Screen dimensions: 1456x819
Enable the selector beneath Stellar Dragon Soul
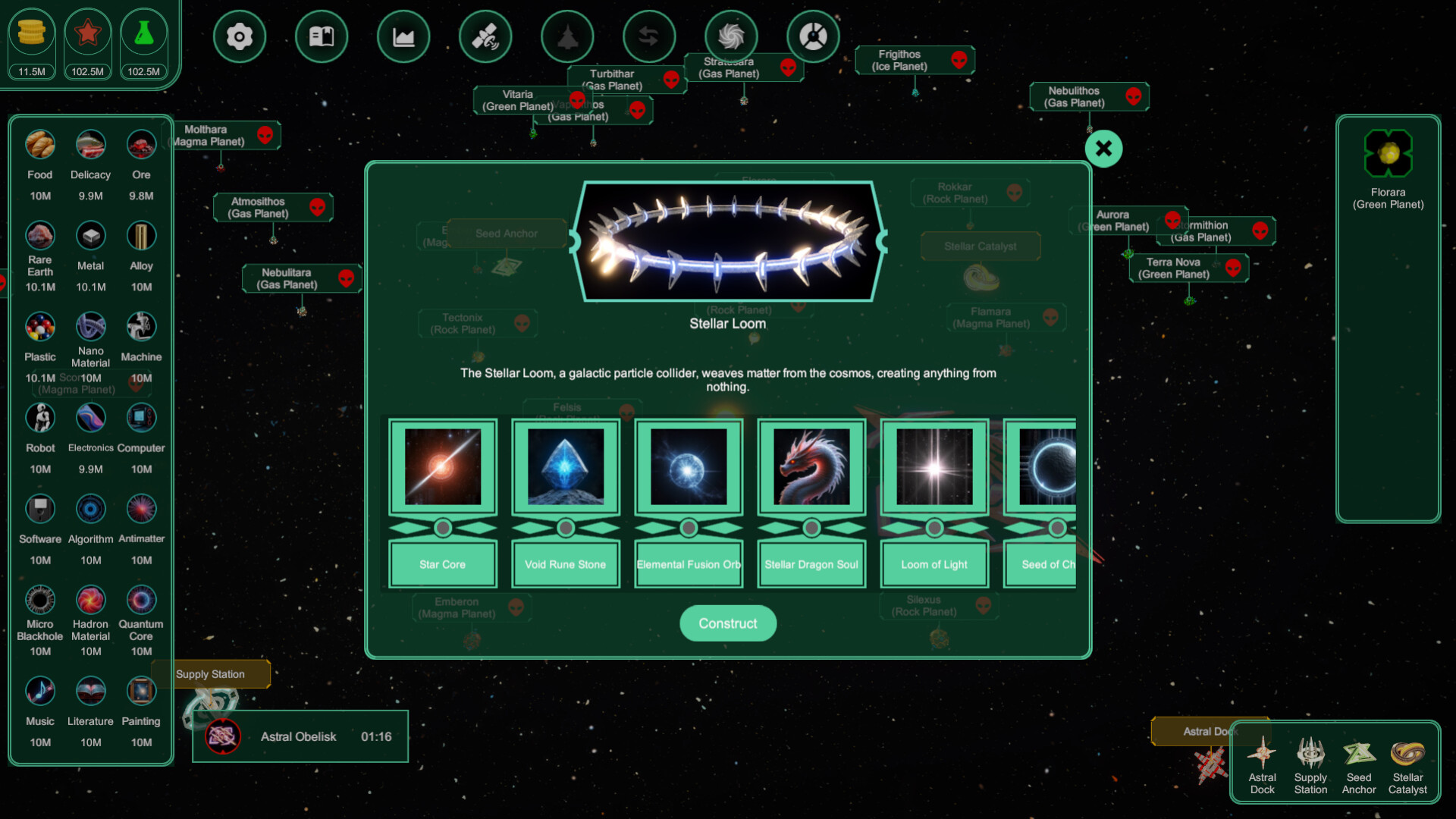[811, 526]
